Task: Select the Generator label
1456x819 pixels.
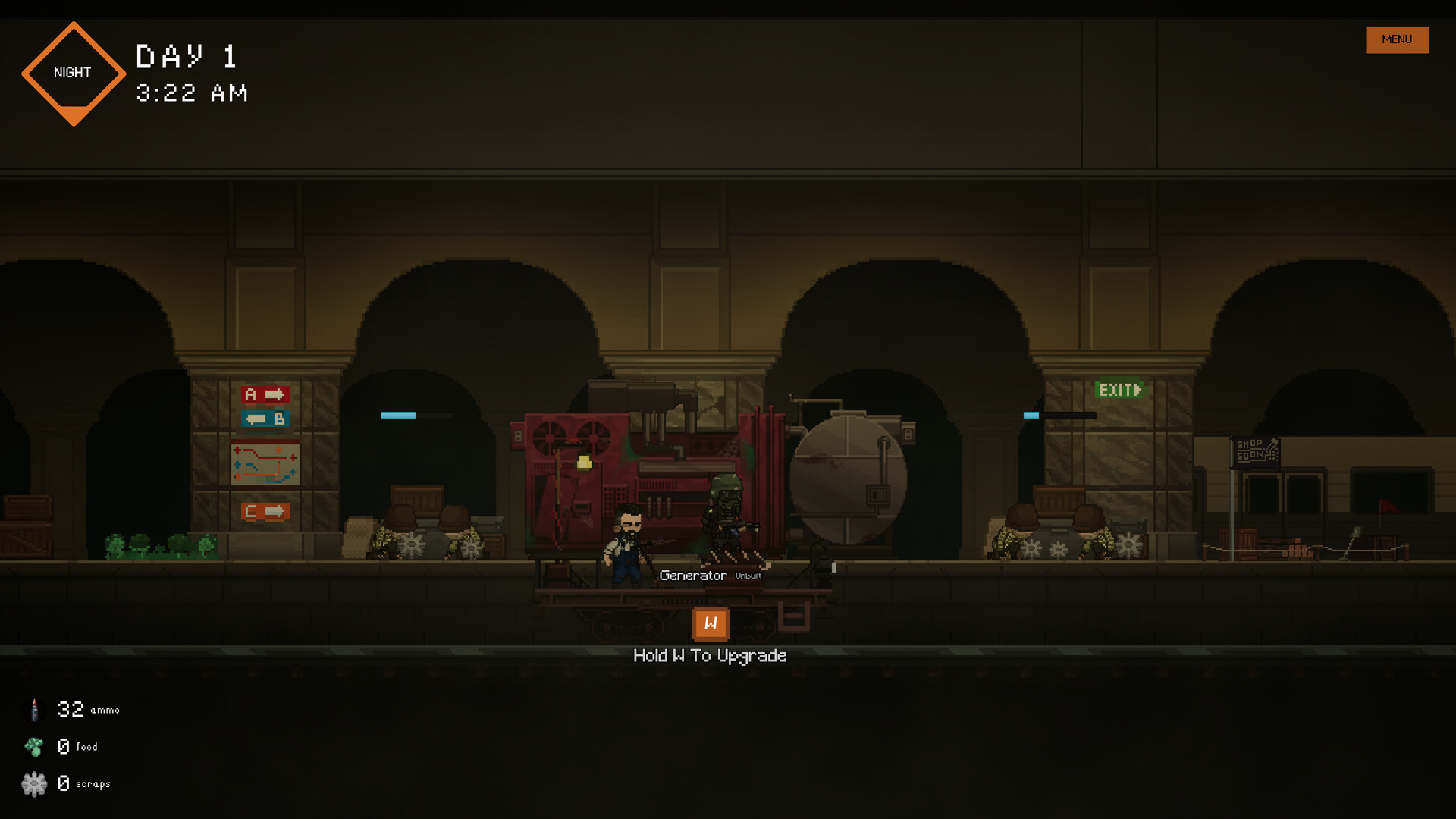Action: (692, 575)
